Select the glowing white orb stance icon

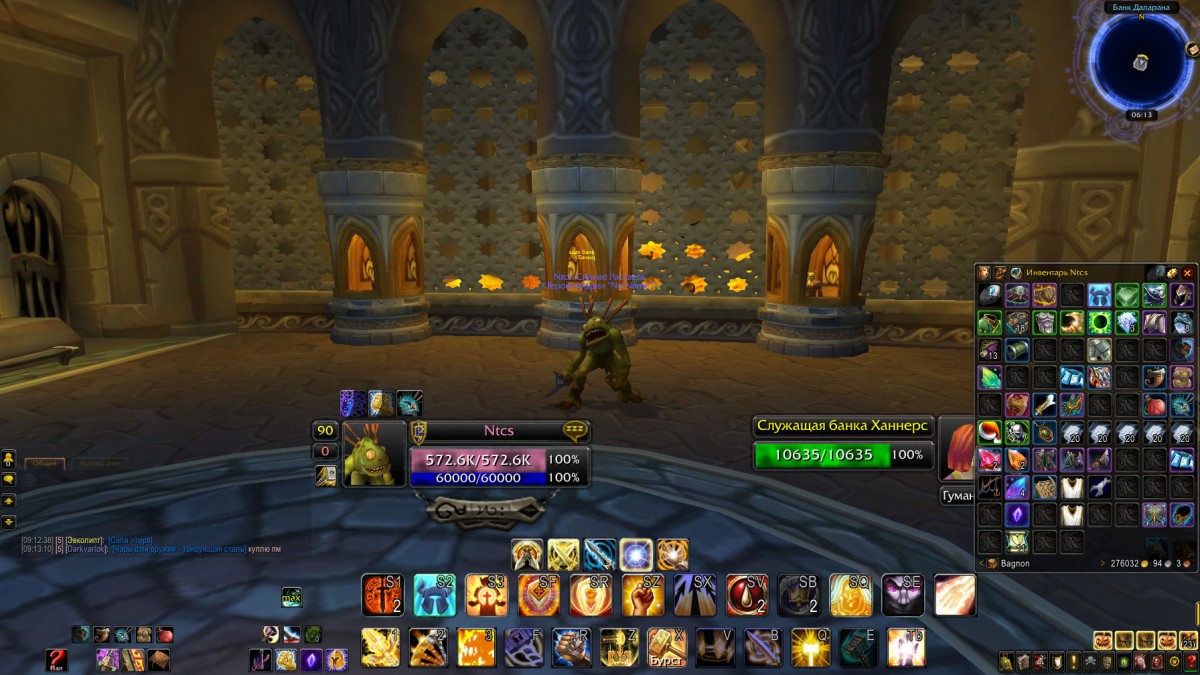click(x=636, y=555)
